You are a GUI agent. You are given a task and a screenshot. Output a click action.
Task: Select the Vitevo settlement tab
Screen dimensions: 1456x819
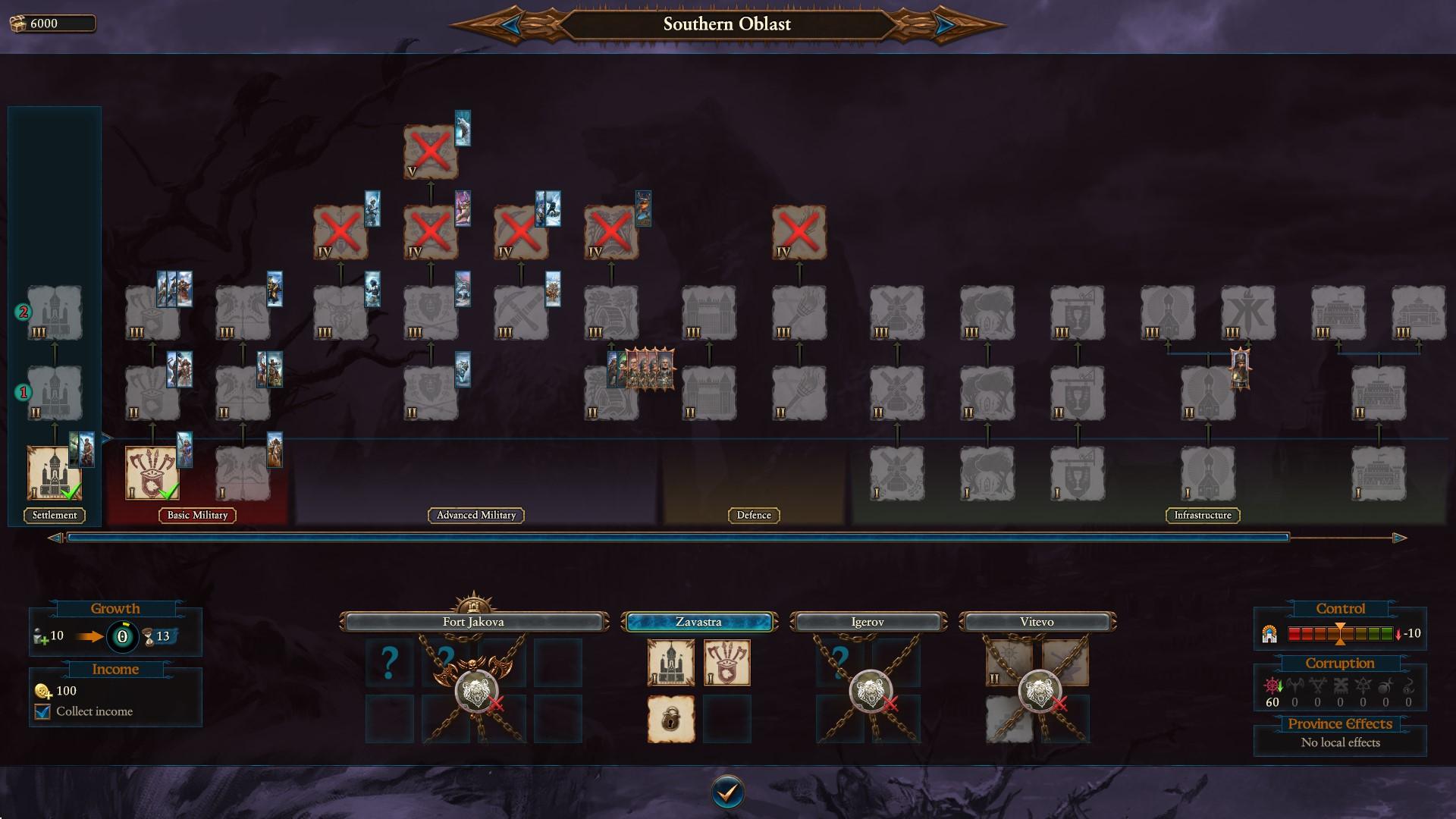[1037, 622]
